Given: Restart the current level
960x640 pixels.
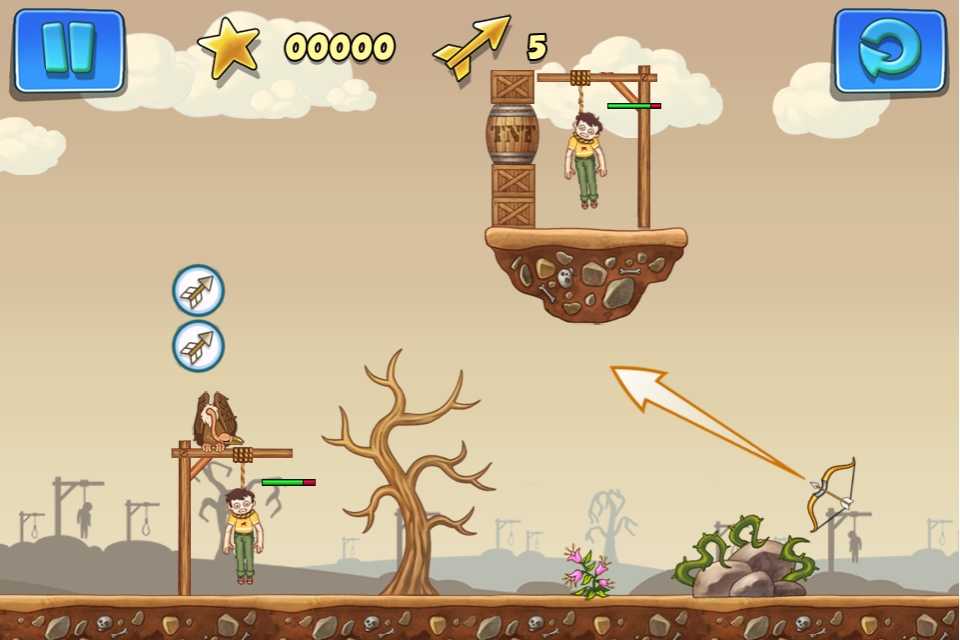Looking at the screenshot, I should click(889, 51).
